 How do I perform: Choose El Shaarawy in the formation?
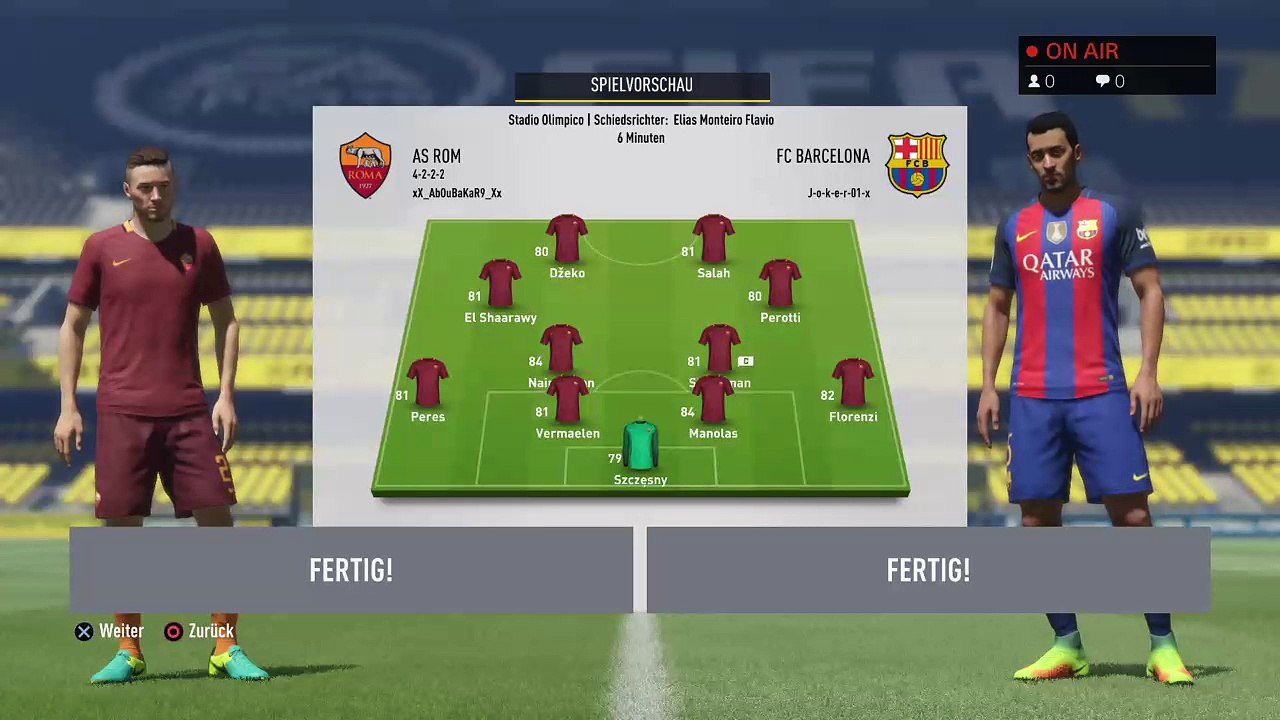500,285
